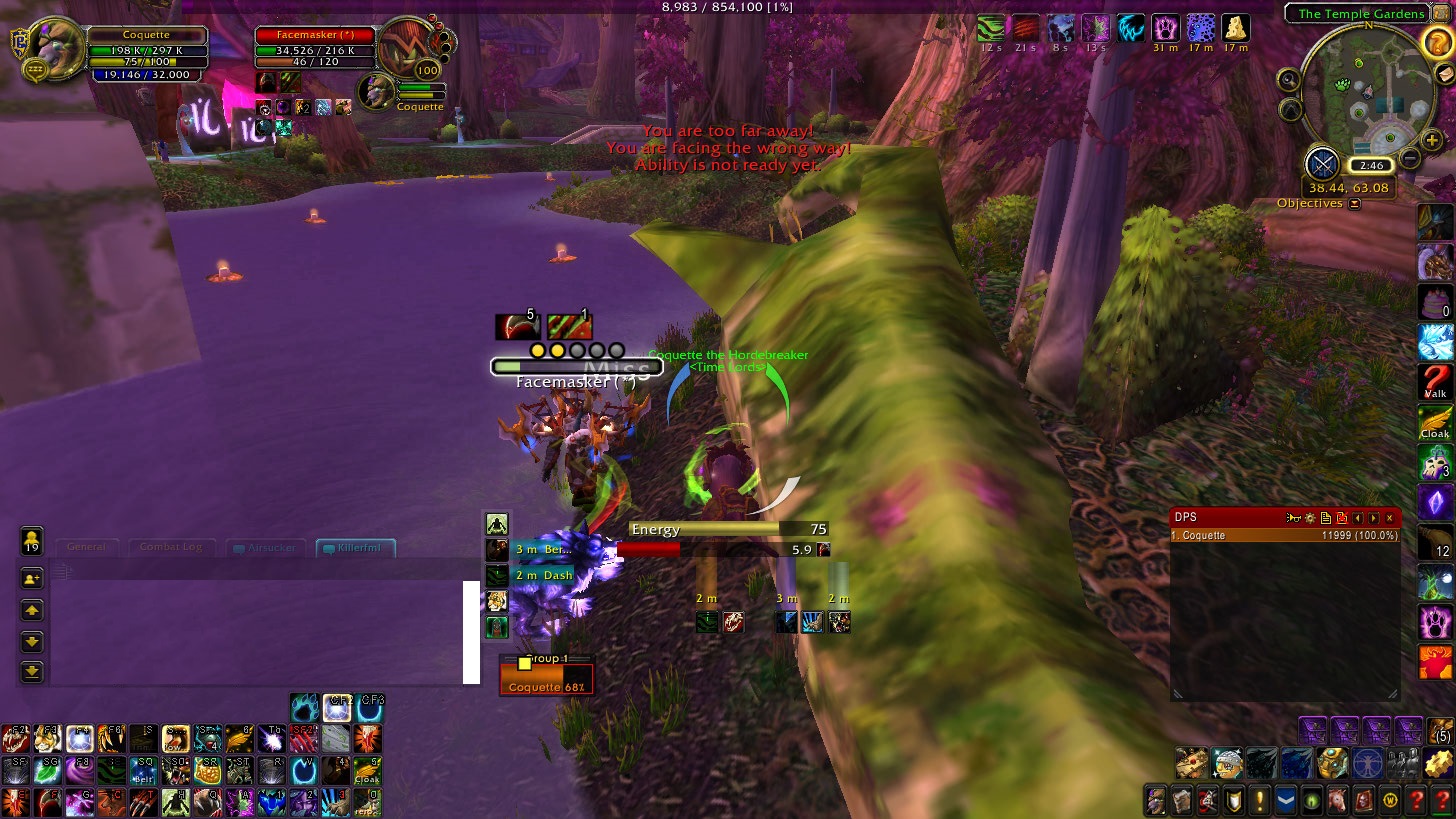This screenshot has width=1456, height=819.
Task: Close the DPS meter window
Action: [x=1389, y=518]
